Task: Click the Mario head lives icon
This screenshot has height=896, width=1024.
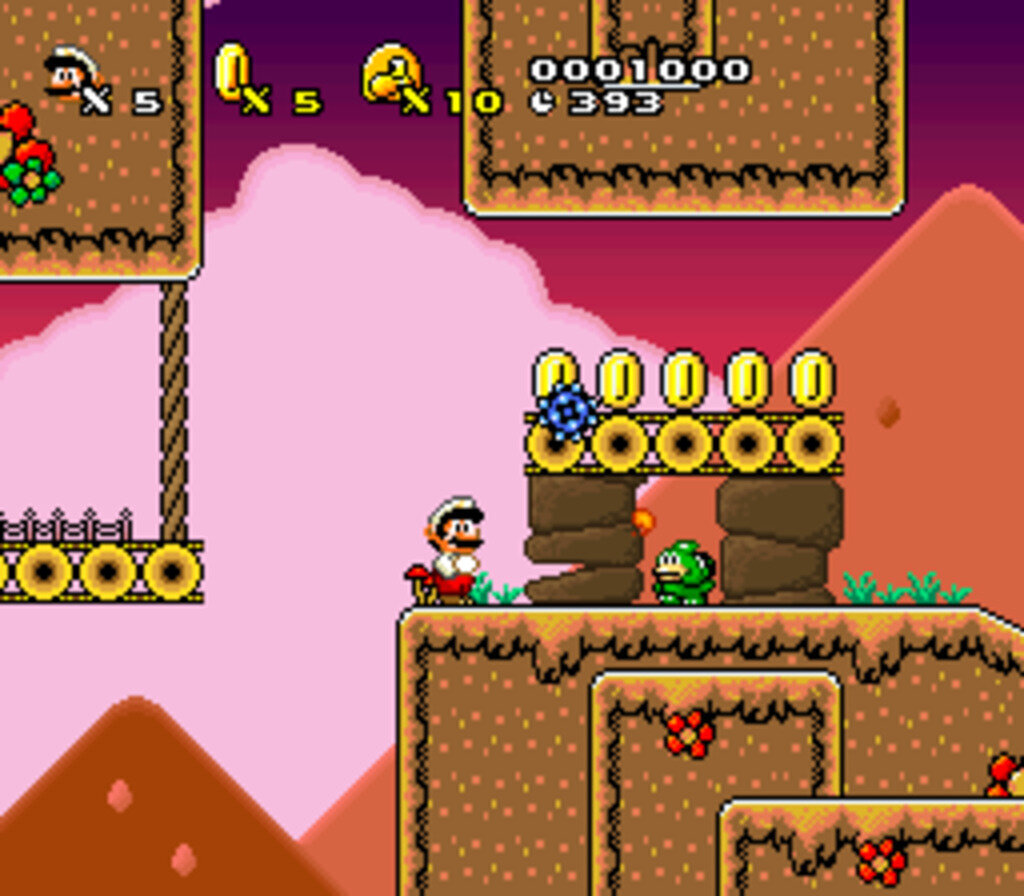Action: click(70, 74)
